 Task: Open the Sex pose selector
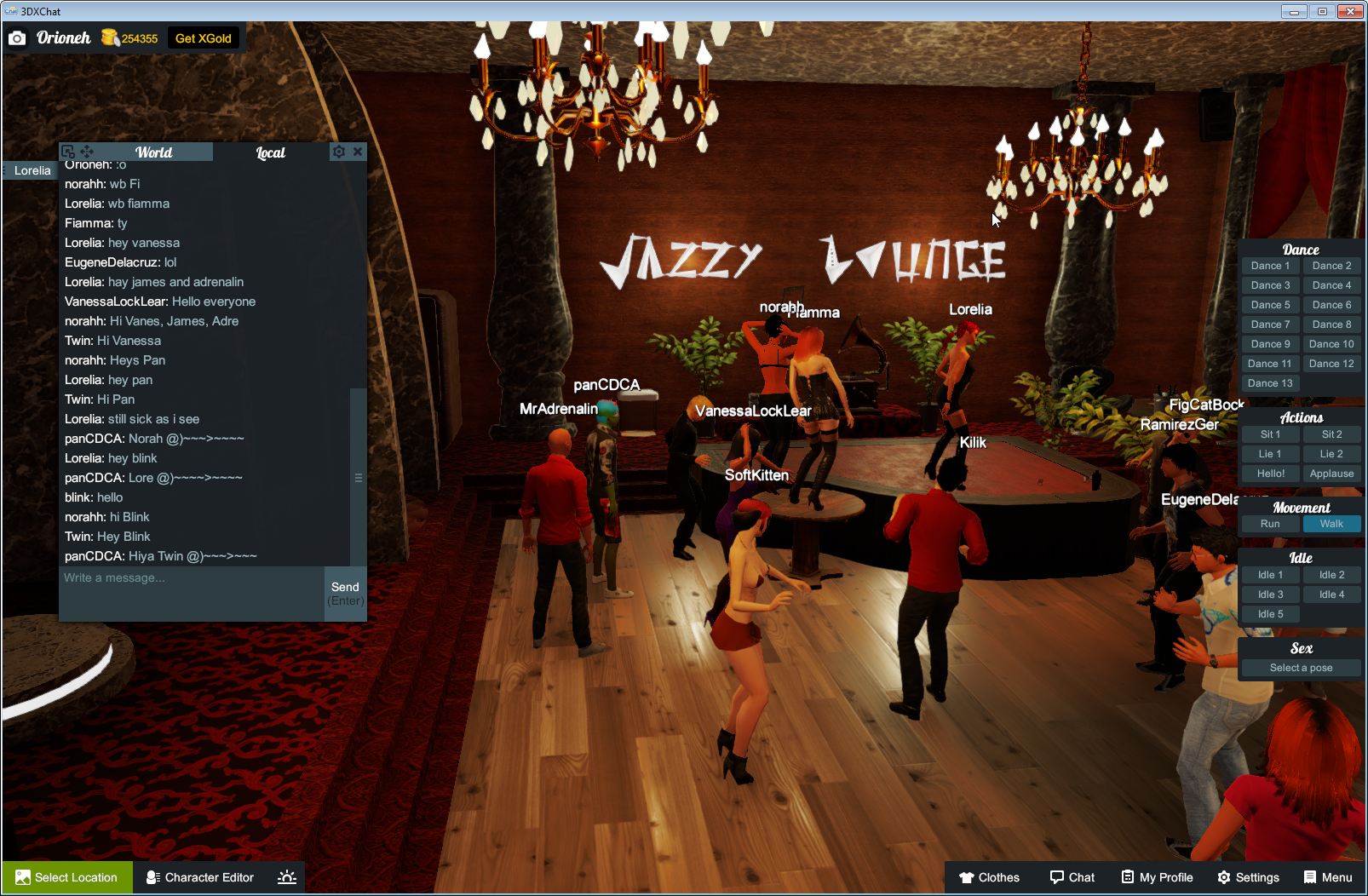(x=1301, y=668)
